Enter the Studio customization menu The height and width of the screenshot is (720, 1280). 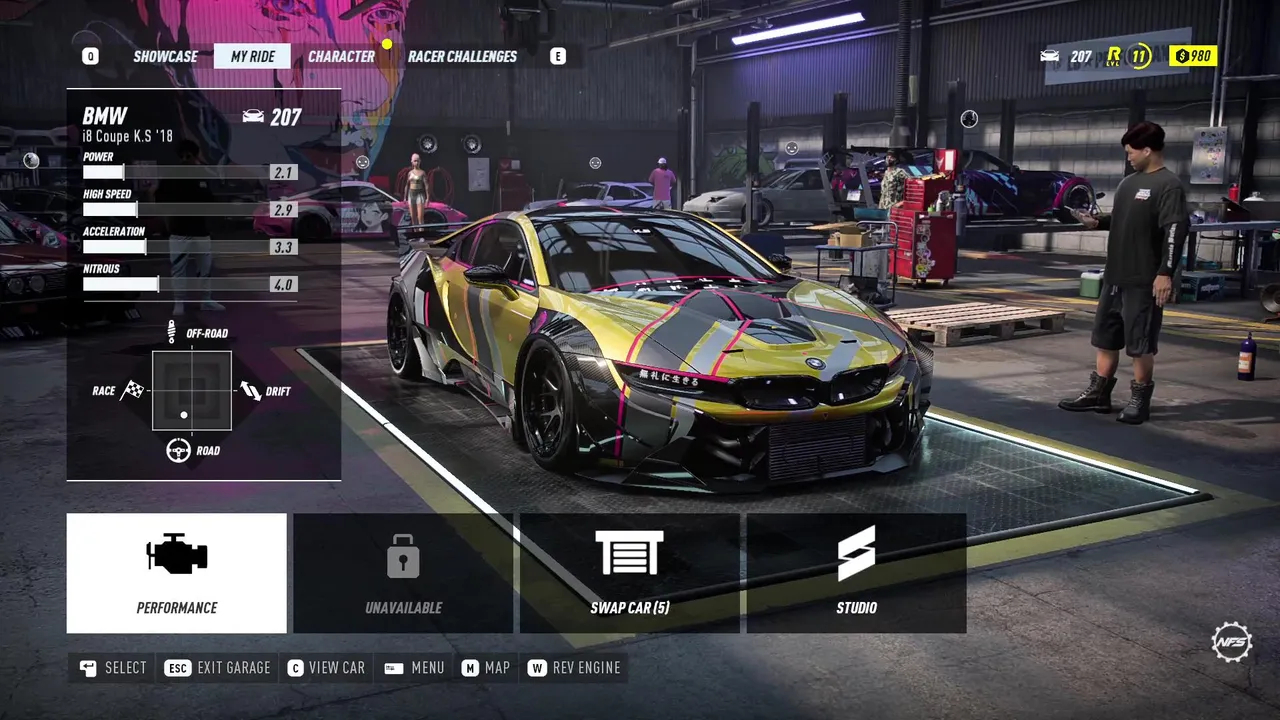(x=856, y=573)
